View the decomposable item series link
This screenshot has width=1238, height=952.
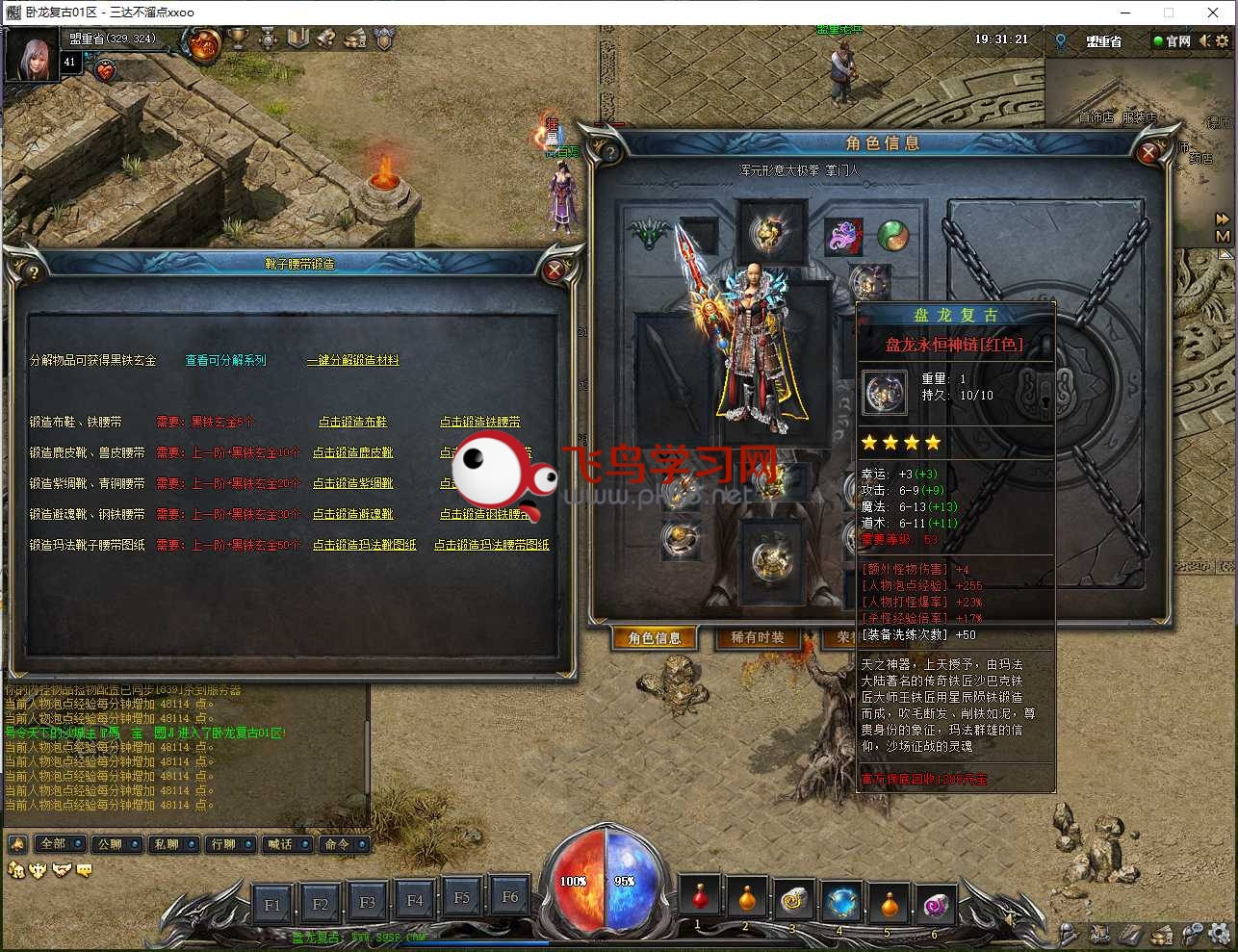pyautogui.click(x=225, y=360)
